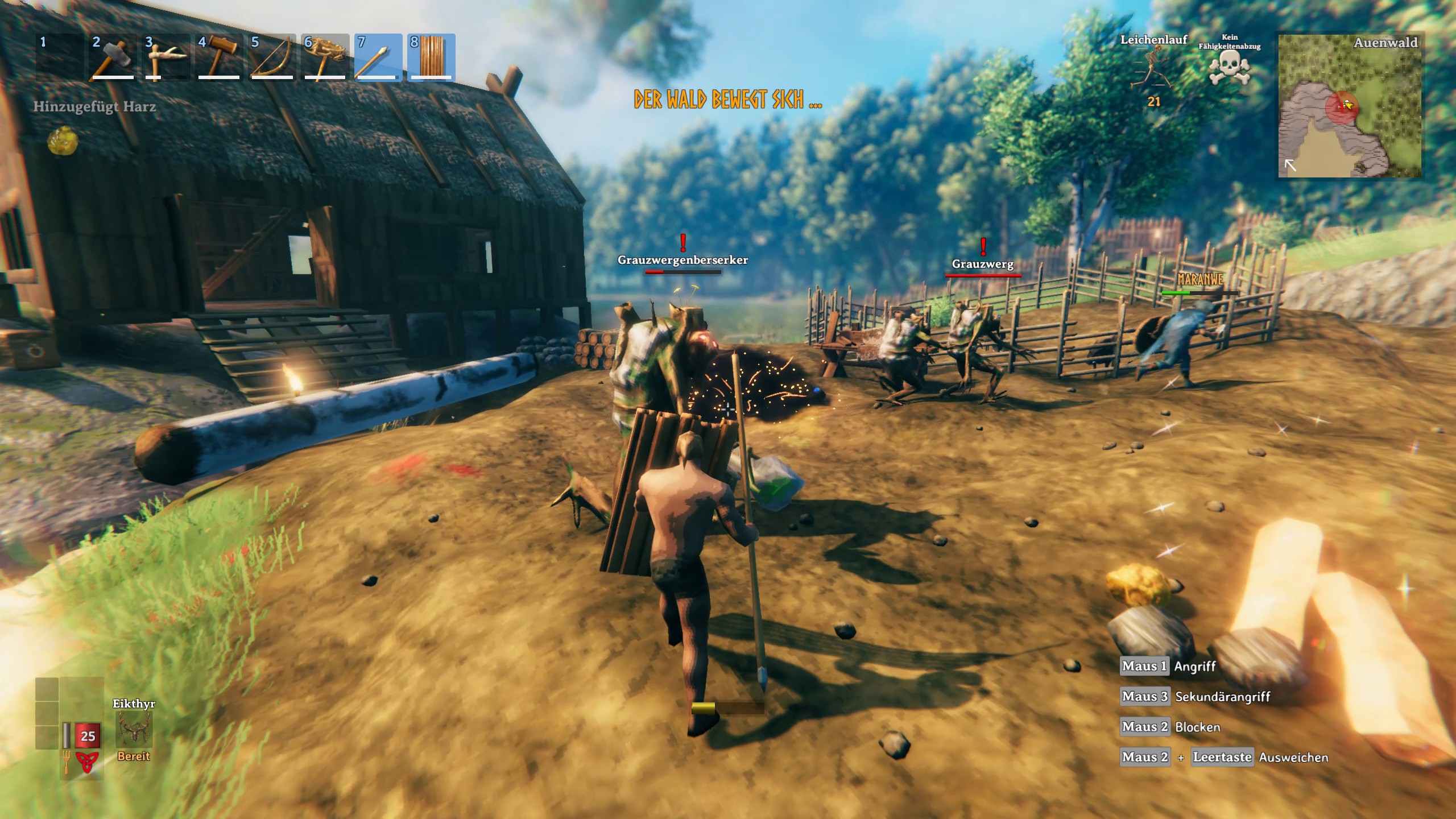Activate the Eikthyr forsaken power icon
The image size is (1456, 819).
tap(134, 730)
